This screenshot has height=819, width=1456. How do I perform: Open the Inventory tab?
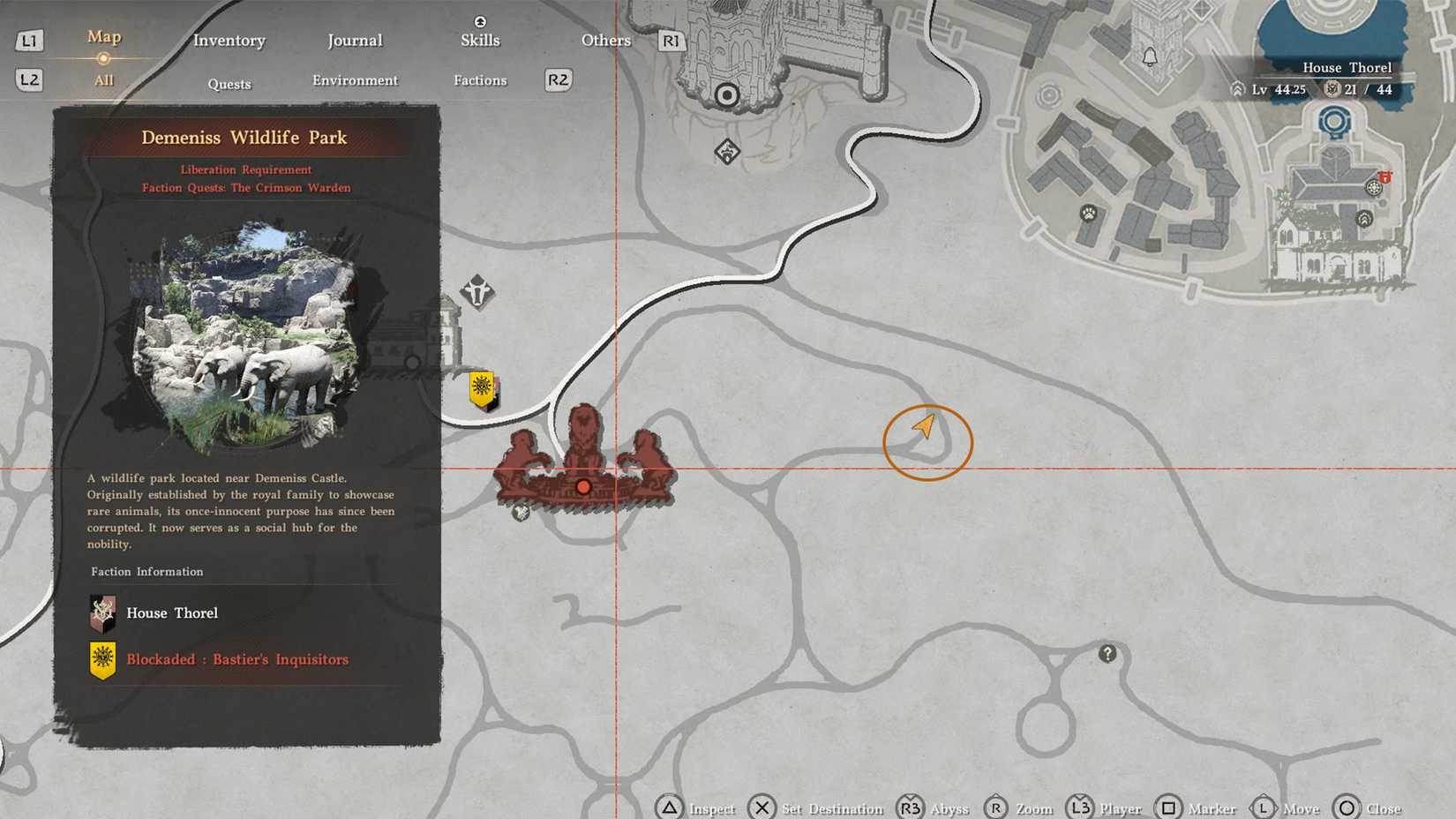click(x=229, y=41)
